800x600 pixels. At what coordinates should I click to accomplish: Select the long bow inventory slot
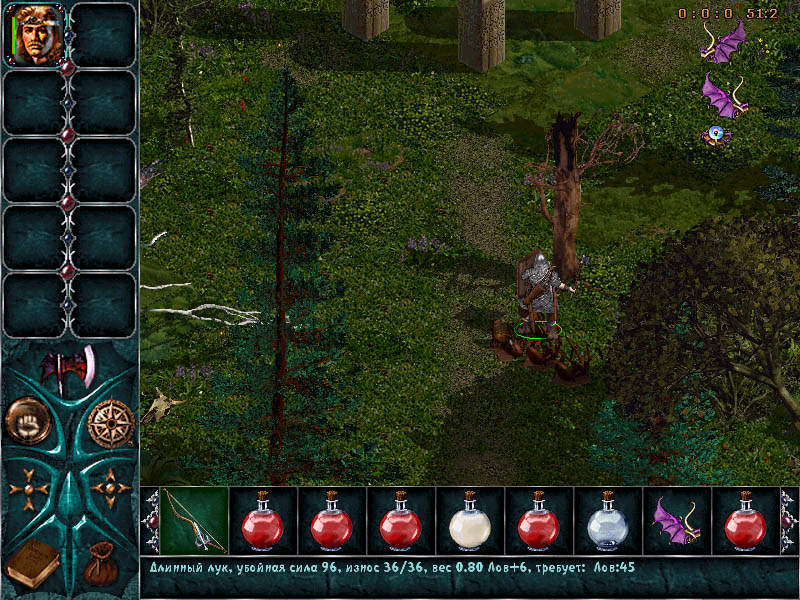tap(194, 521)
